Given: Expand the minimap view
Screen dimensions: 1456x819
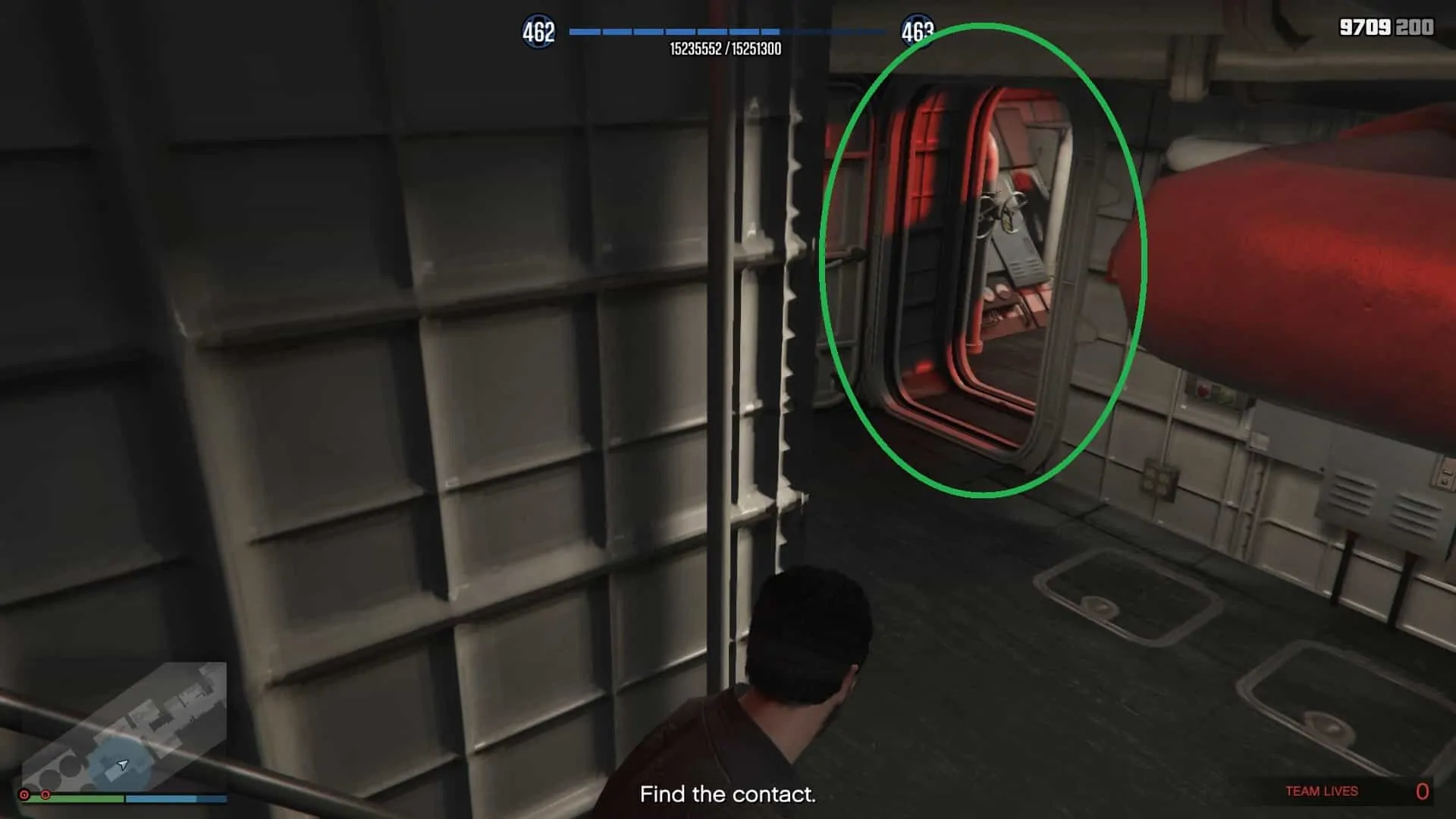Looking at the screenshot, I should click(129, 720).
